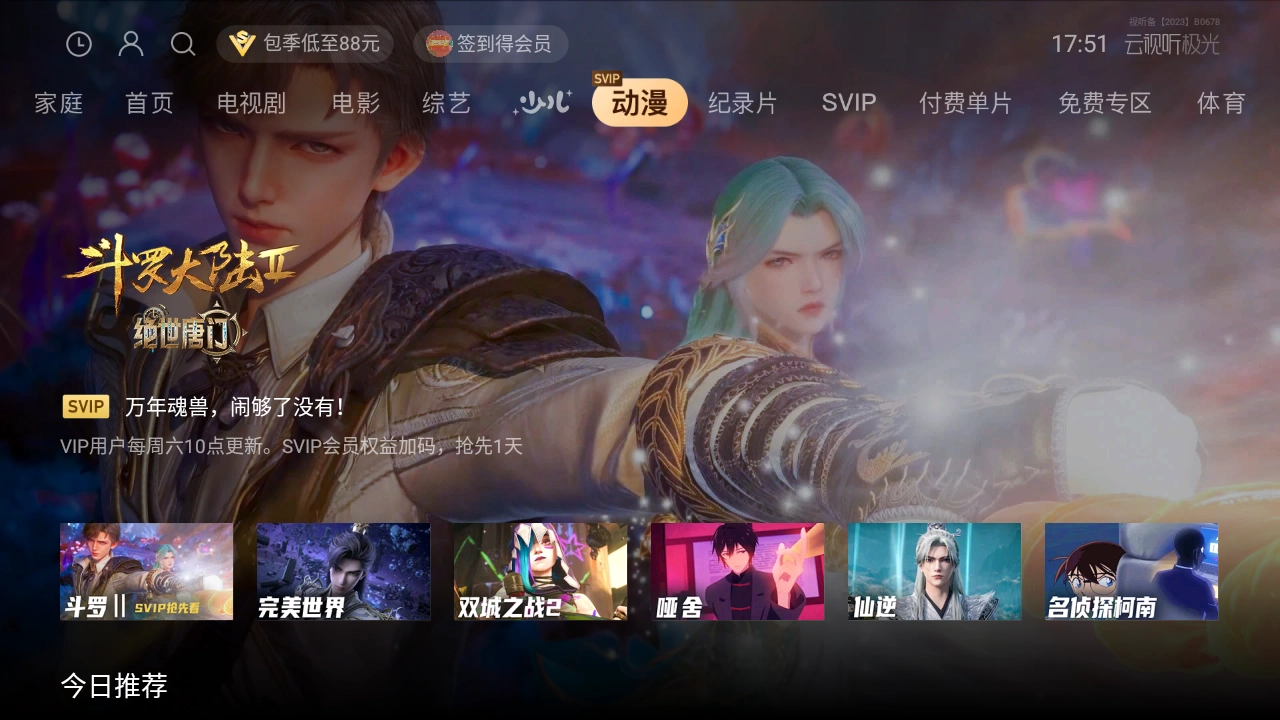Open the 付费单片 section
The image size is (1280, 720).
point(966,104)
